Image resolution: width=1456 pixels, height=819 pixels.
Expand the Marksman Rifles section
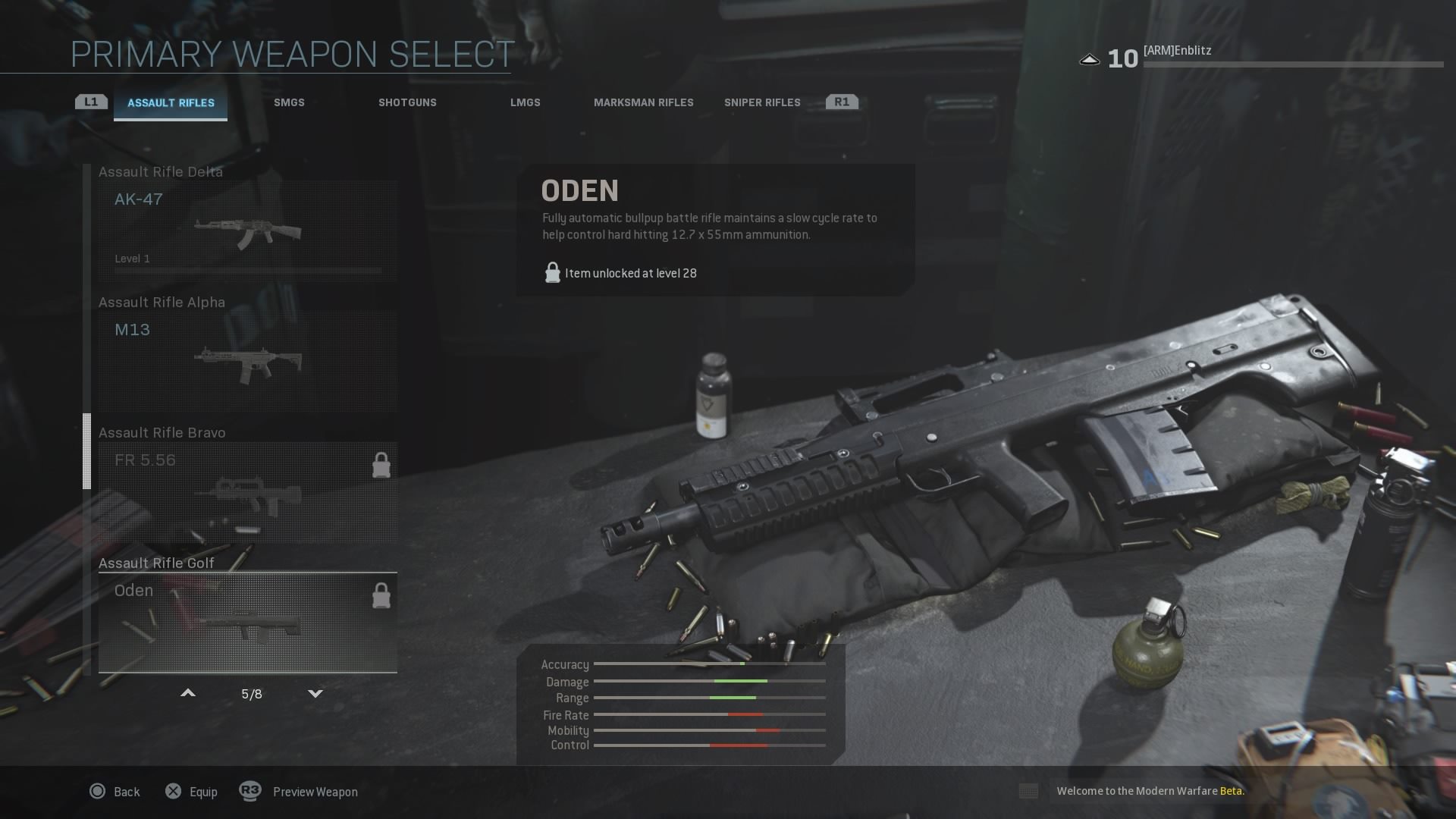point(644,102)
